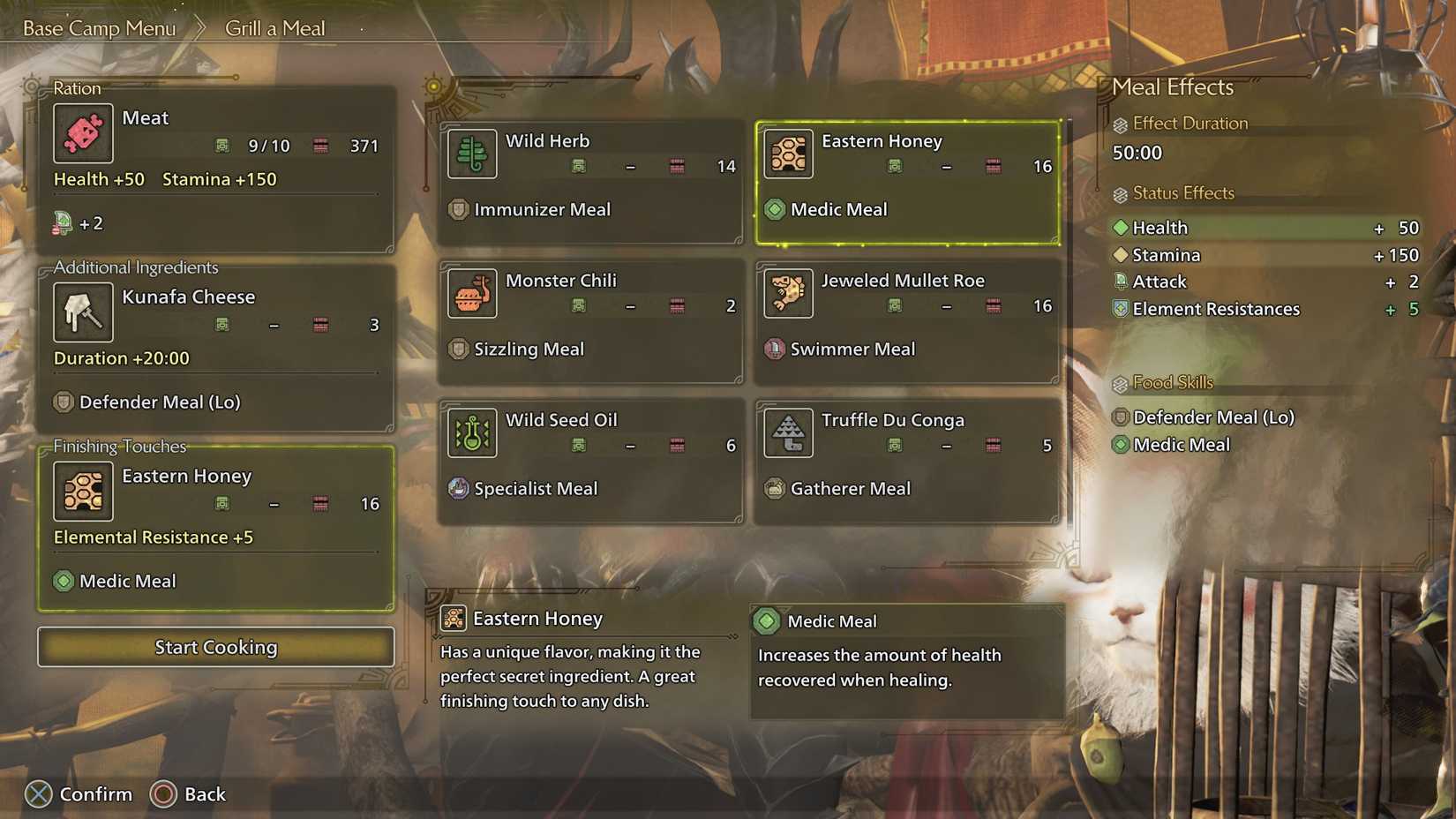Click the Wild Herb ingredient icon

pos(471,154)
